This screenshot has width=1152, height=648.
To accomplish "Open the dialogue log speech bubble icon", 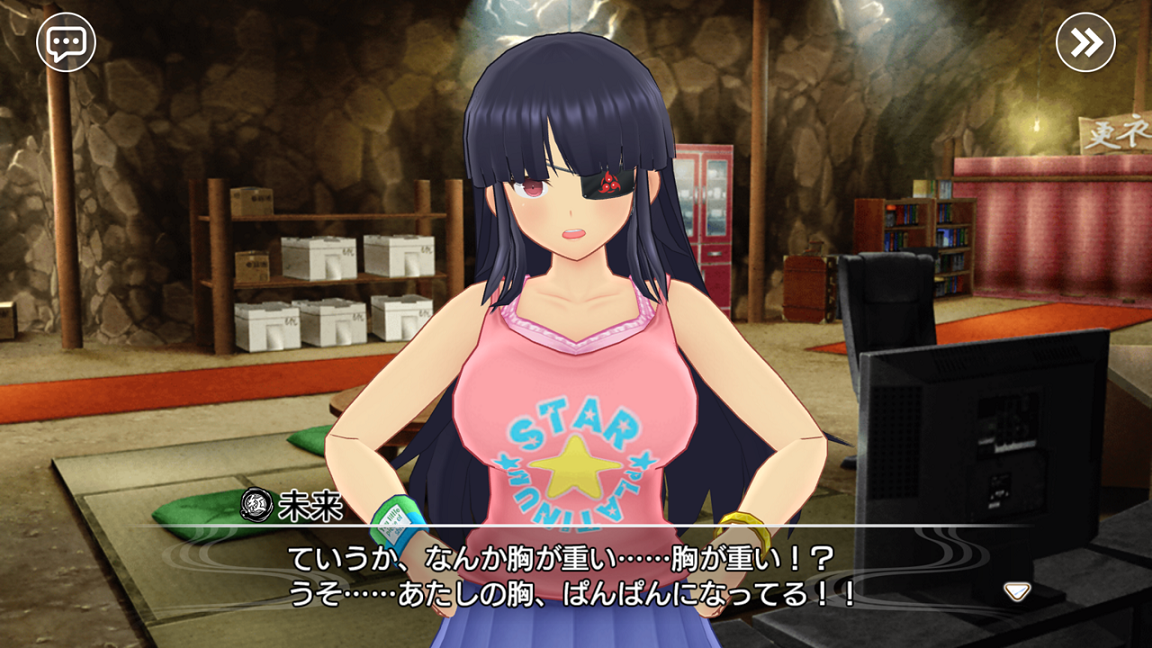I will (x=66, y=43).
